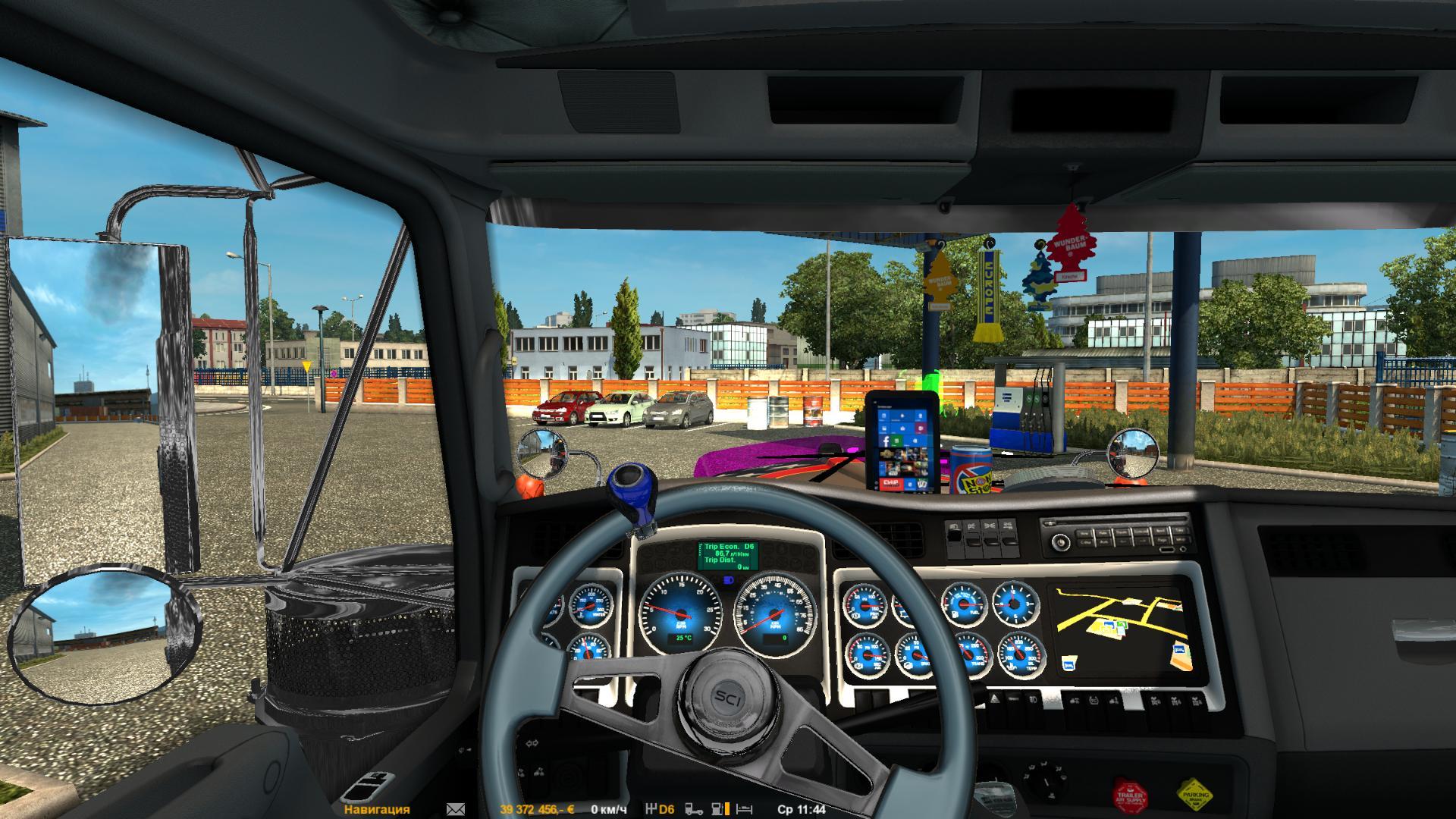The image size is (1456, 819).
Task: Click the truck damage status icon
Action: [x=694, y=809]
